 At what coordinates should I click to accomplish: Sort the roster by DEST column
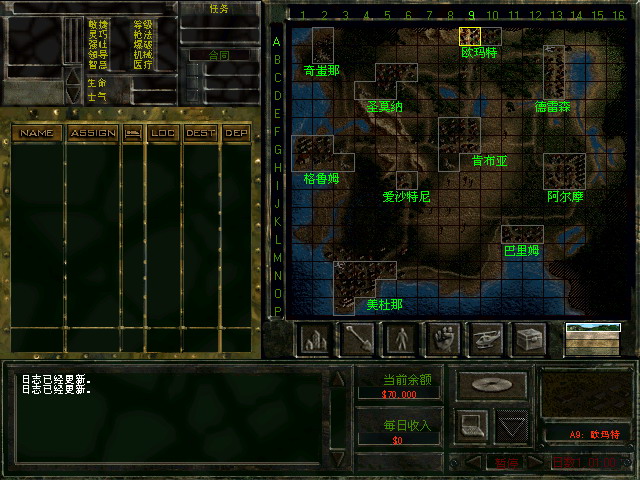(x=200, y=132)
